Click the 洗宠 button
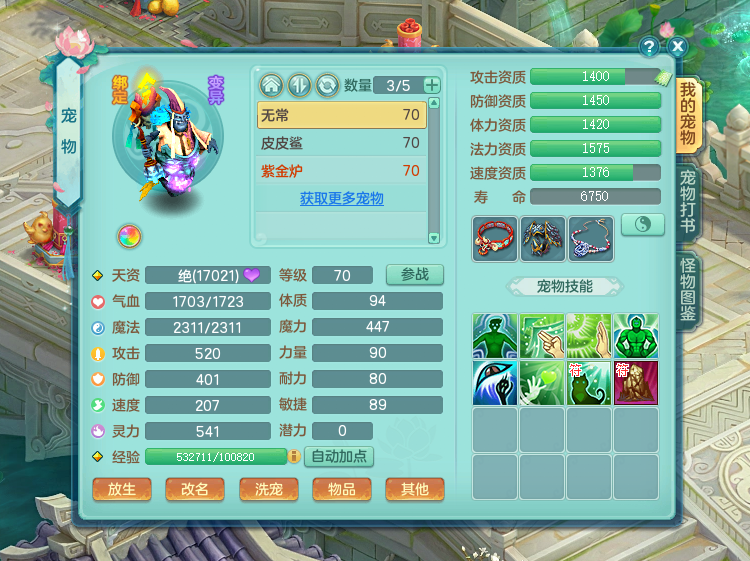The width and height of the screenshot is (750, 561). [x=268, y=489]
